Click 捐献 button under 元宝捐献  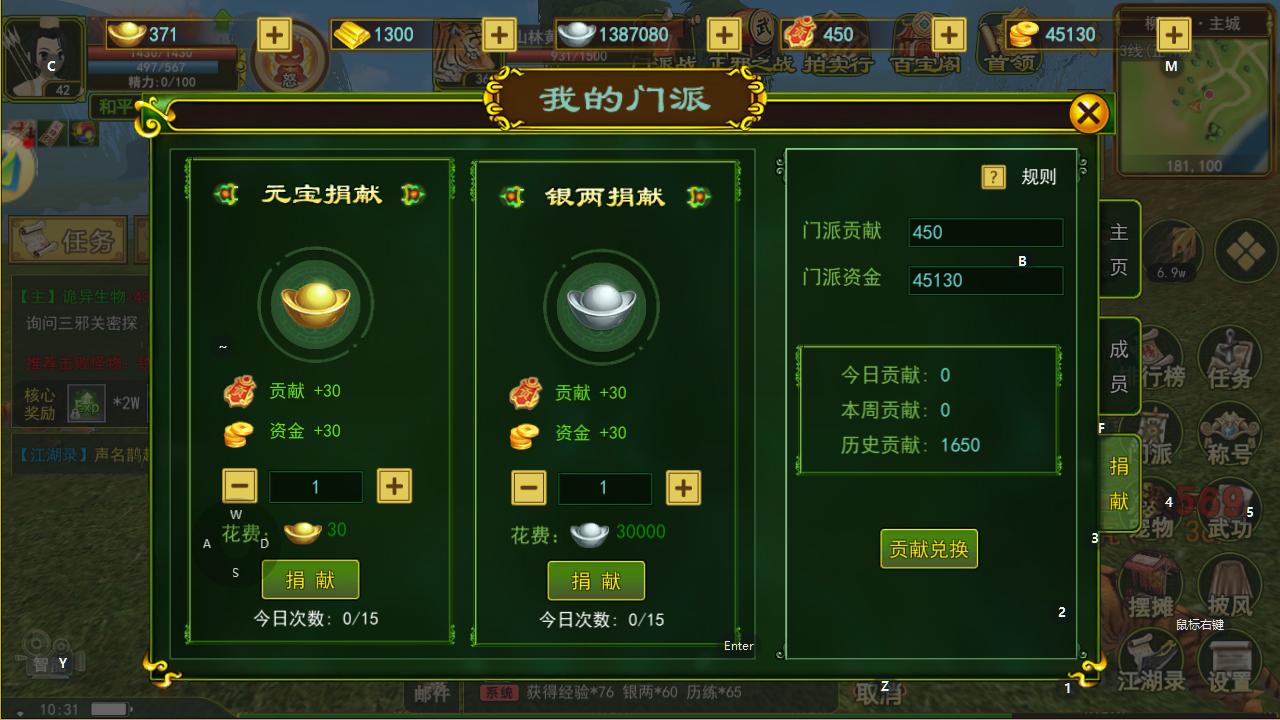tap(311, 579)
